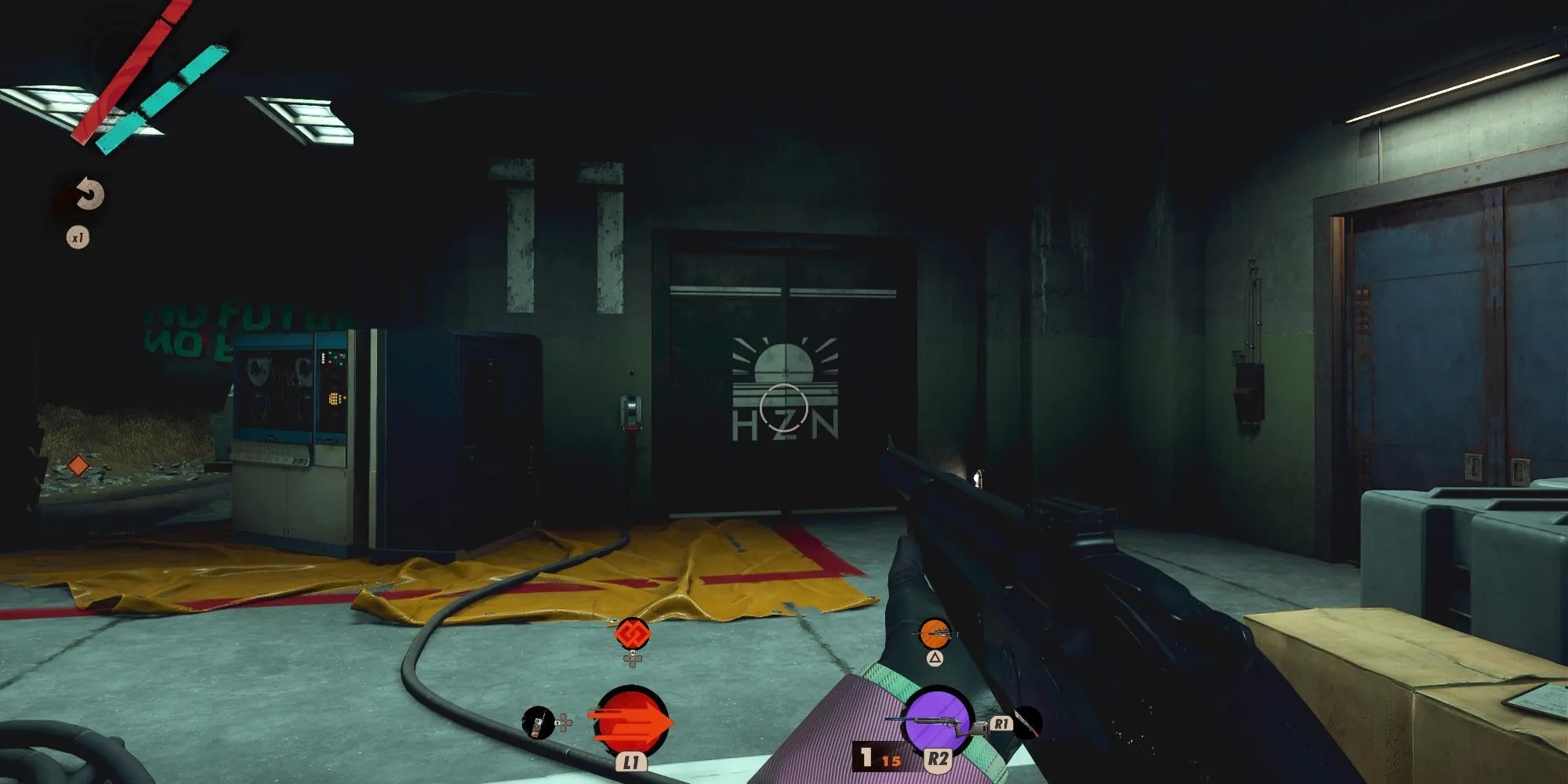Click the orange rifle pickup notification icon
The image size is (1568, 784).
(935, 634)
